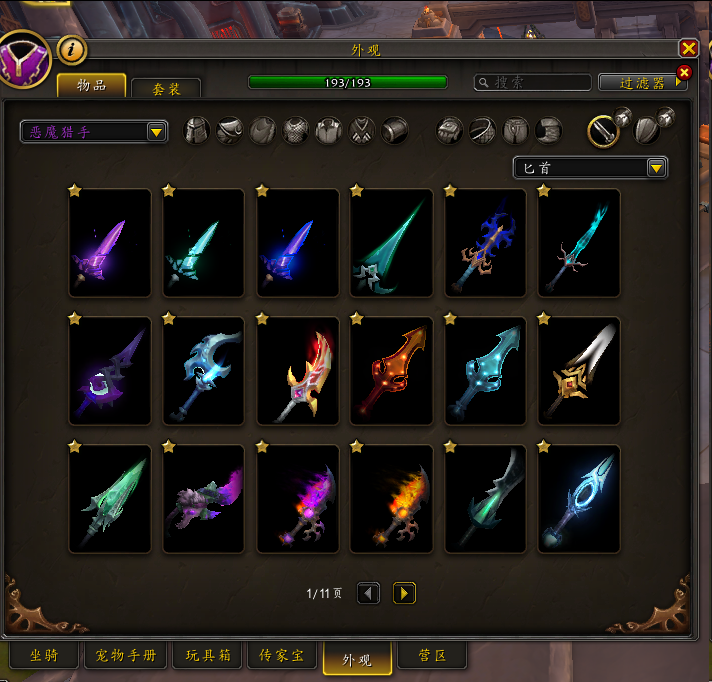The image size is (712, 682).
Task: Choose the gloves slot icon
Action: pyautogui.click(x=451, y=131)
